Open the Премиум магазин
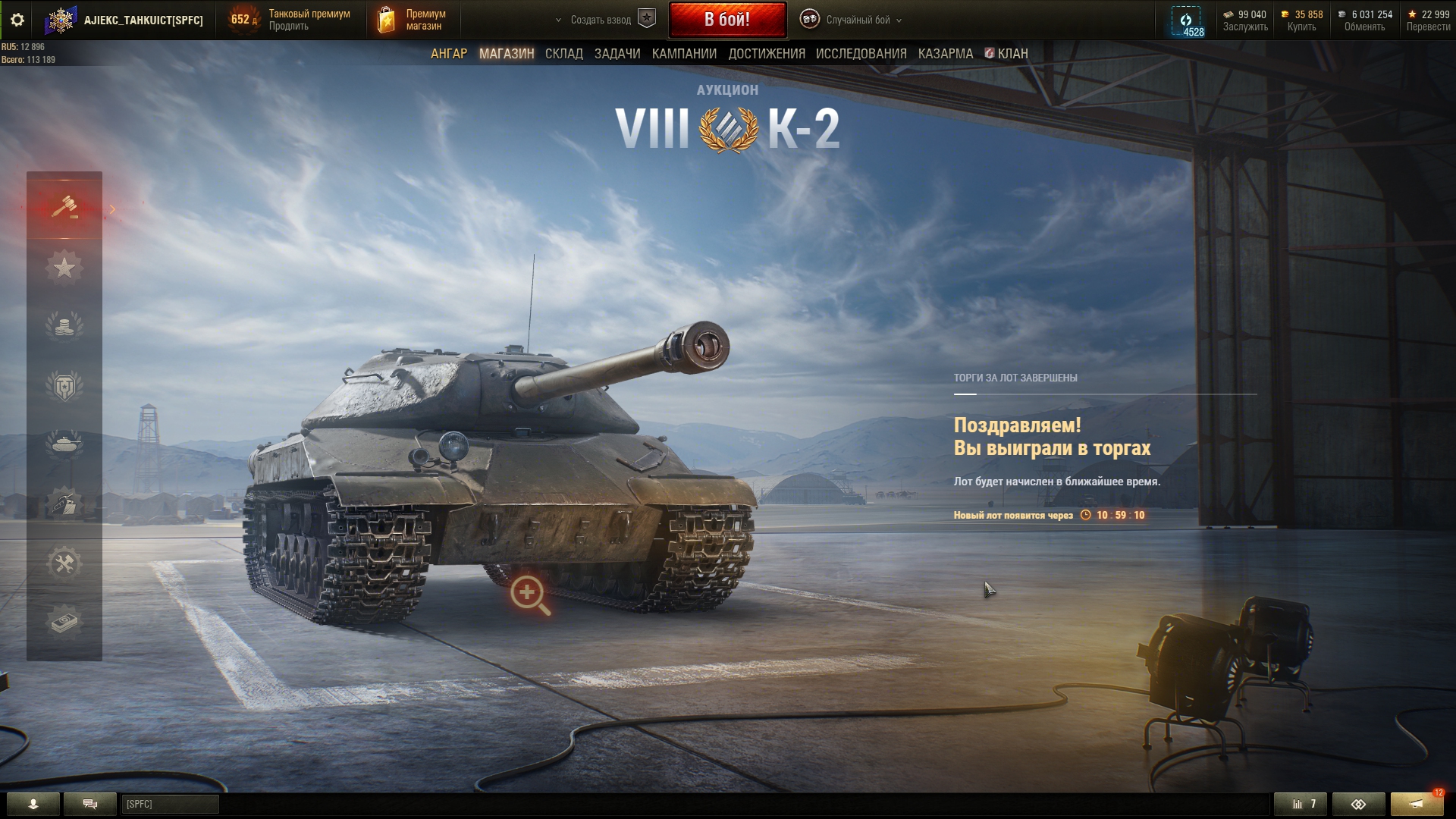1456x819 pixels. [413, 20]
